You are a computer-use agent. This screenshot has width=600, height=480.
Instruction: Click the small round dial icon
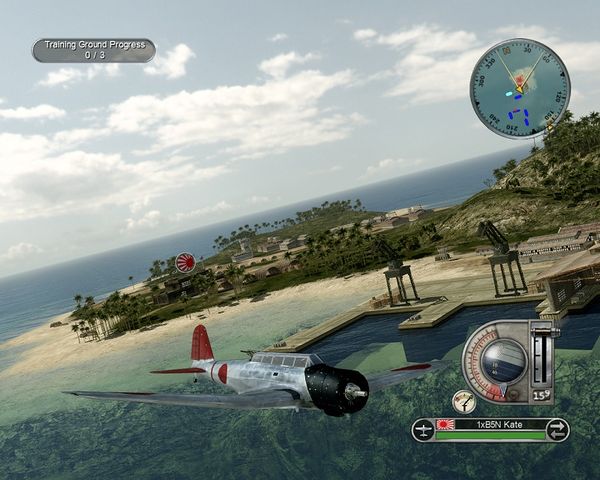[463, 401]
